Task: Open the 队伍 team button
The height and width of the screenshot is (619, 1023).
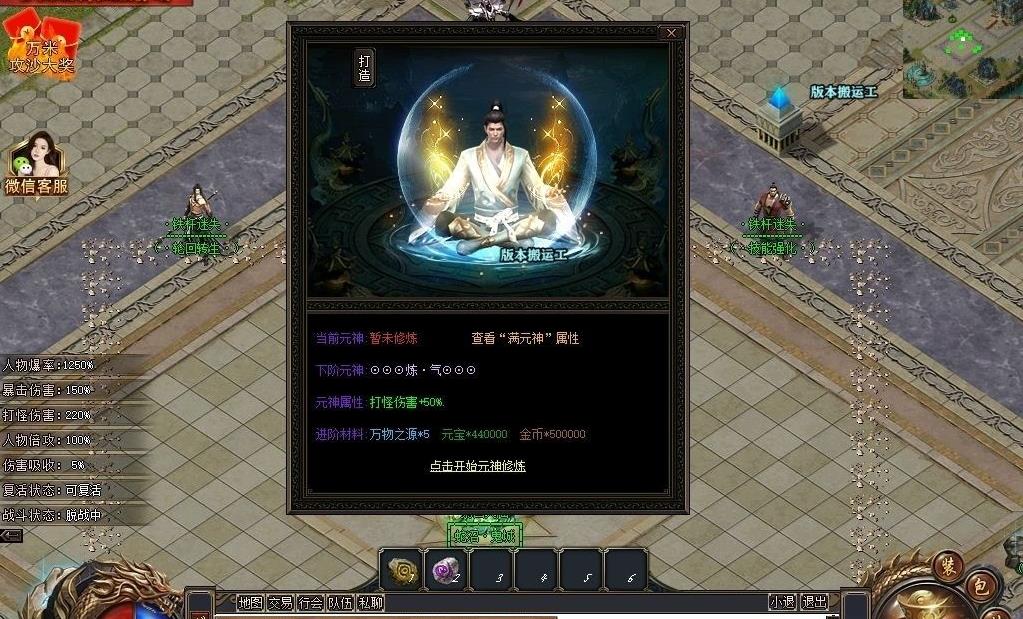Action: pos(341,603)
